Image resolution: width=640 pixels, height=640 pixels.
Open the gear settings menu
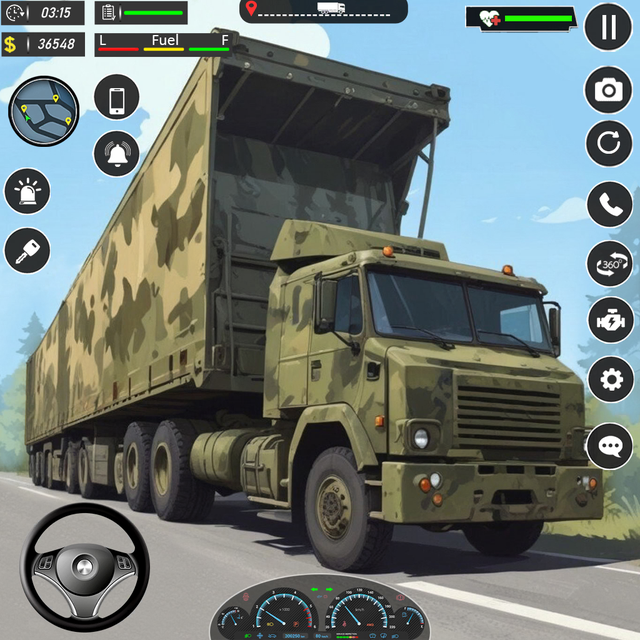(x=609, y=380)
